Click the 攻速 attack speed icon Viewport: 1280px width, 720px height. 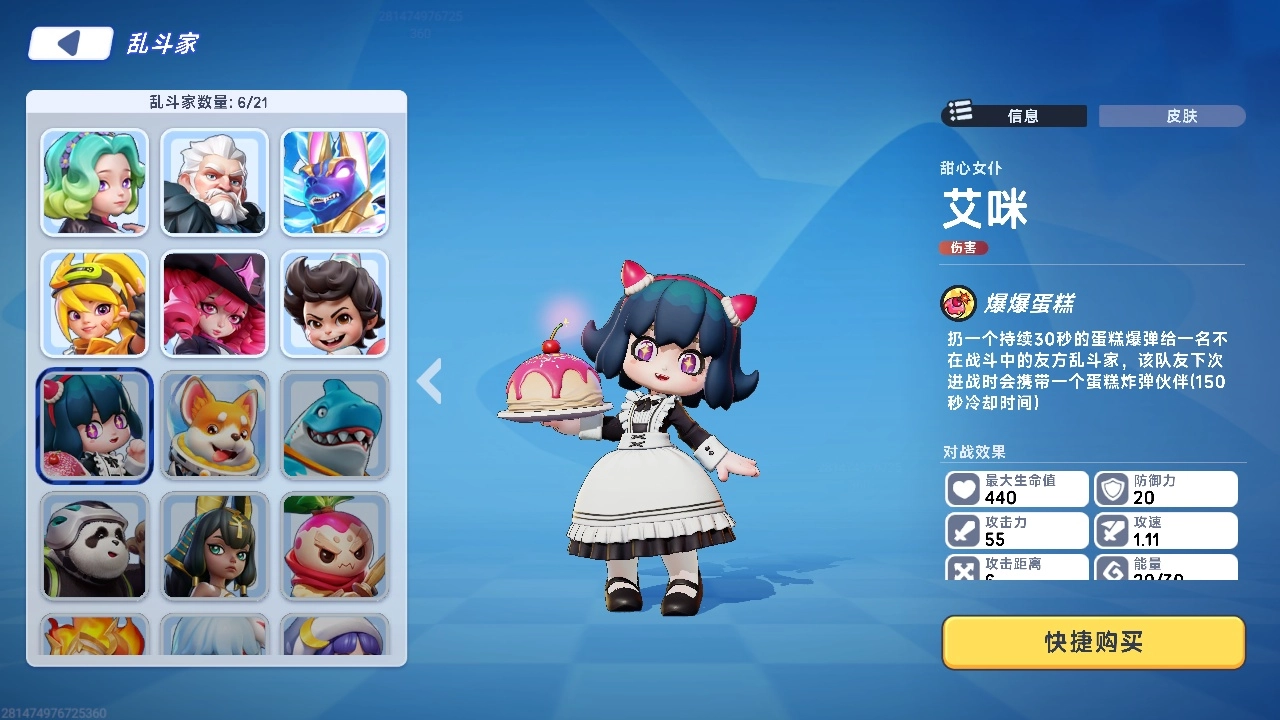[1113, 530]
